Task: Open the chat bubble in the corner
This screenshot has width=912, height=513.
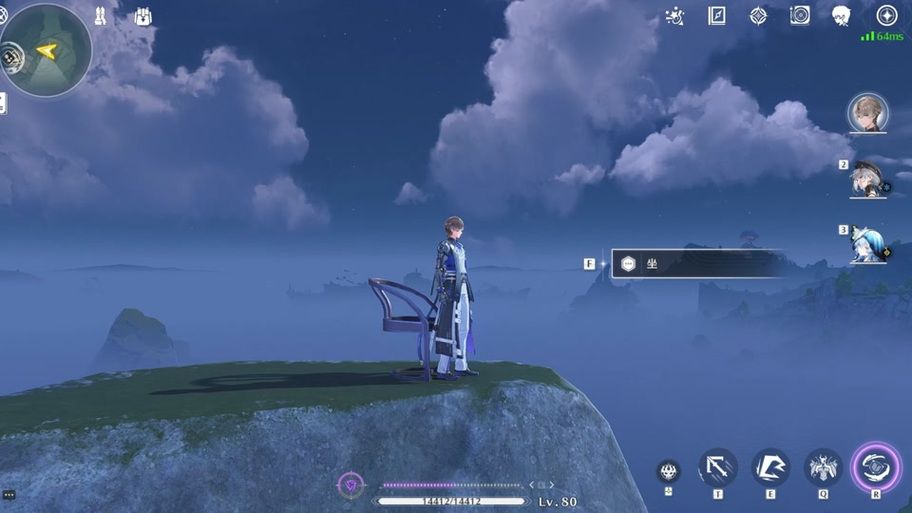Action: pyautogui.click(x=8, y=495)
